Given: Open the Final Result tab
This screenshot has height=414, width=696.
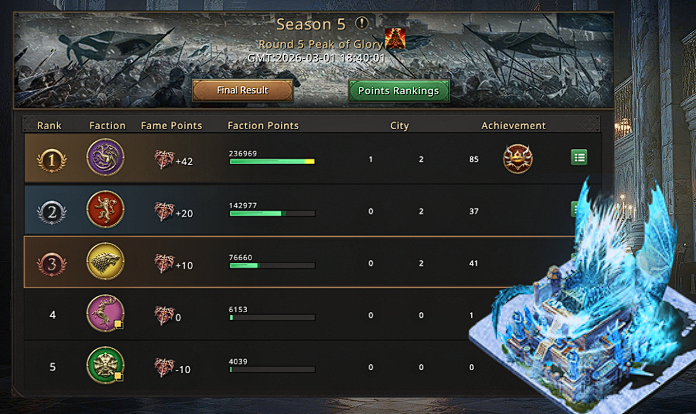Looking at the screenshot, I should click(243, 91).
